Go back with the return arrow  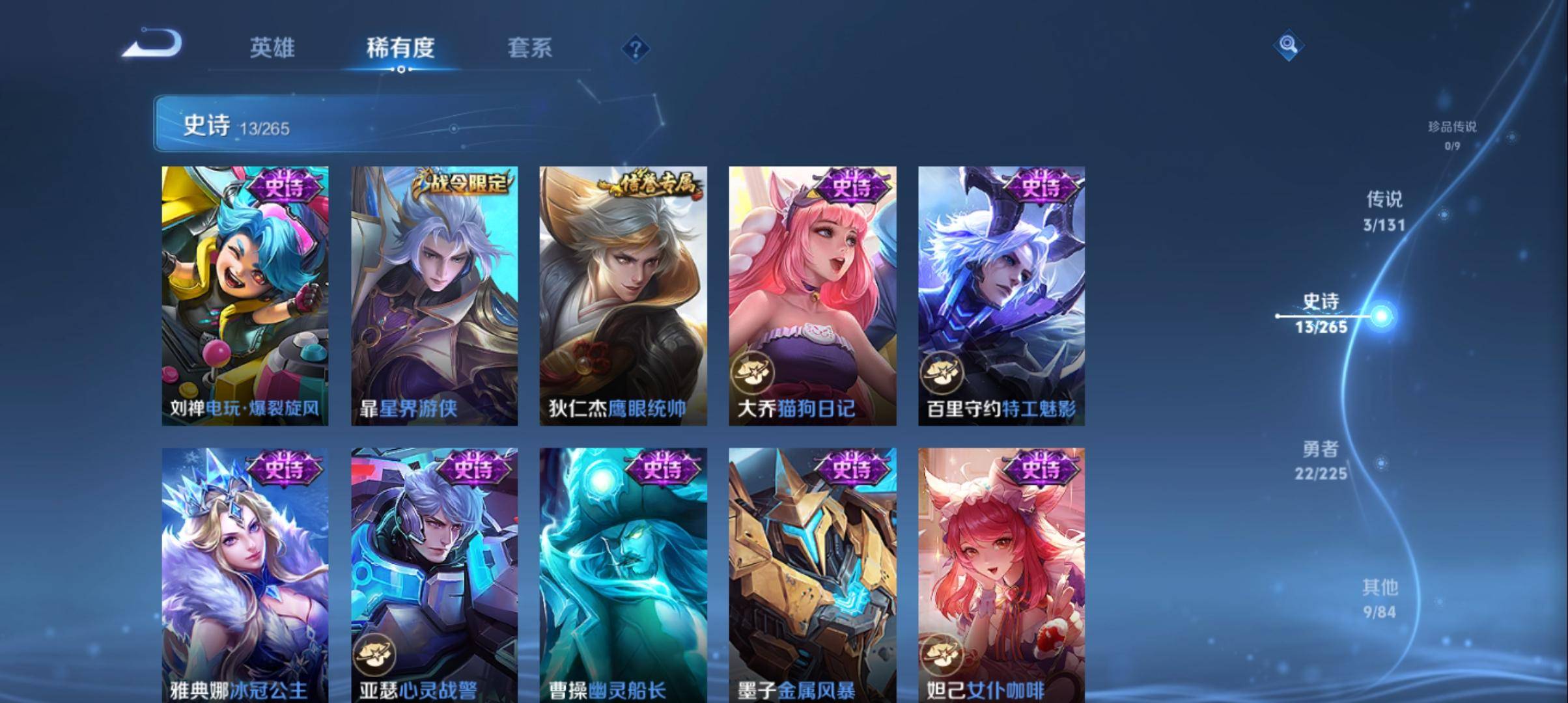coord(152,45)
